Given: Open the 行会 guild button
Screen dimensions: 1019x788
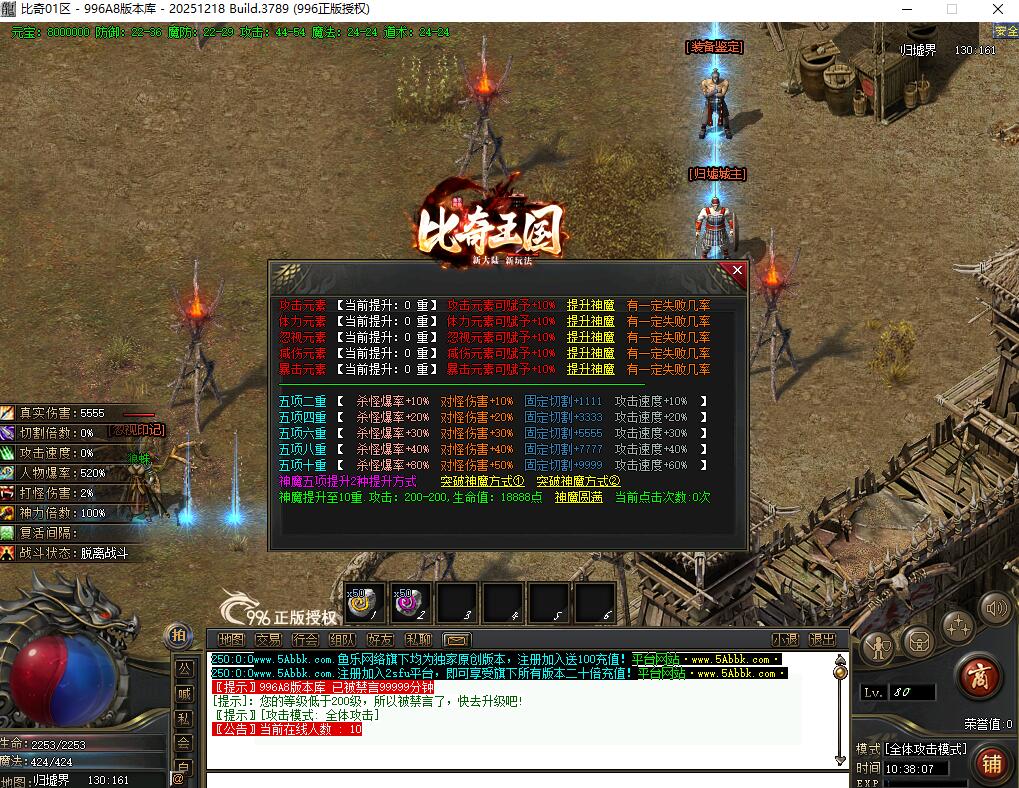Looking at the screenshot, I should coord(305,639).
